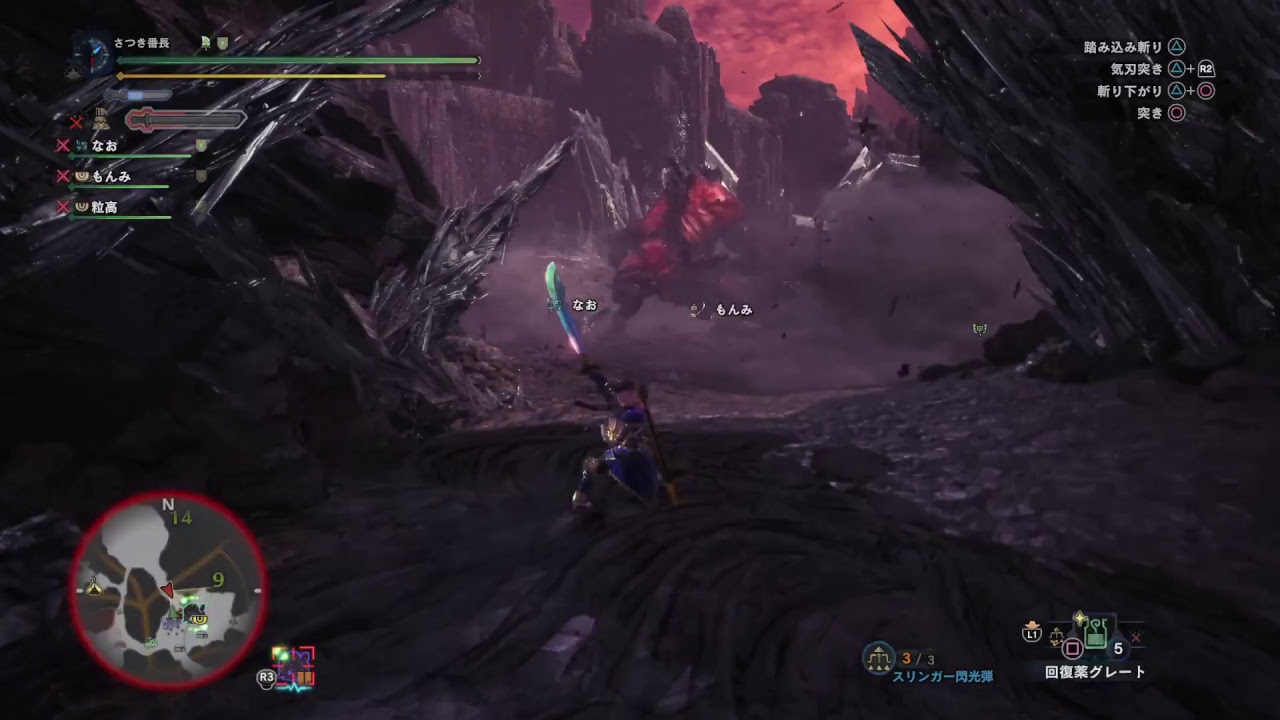
Task: Click the square button prompt under the item
Action: [x=1073, y=647]
